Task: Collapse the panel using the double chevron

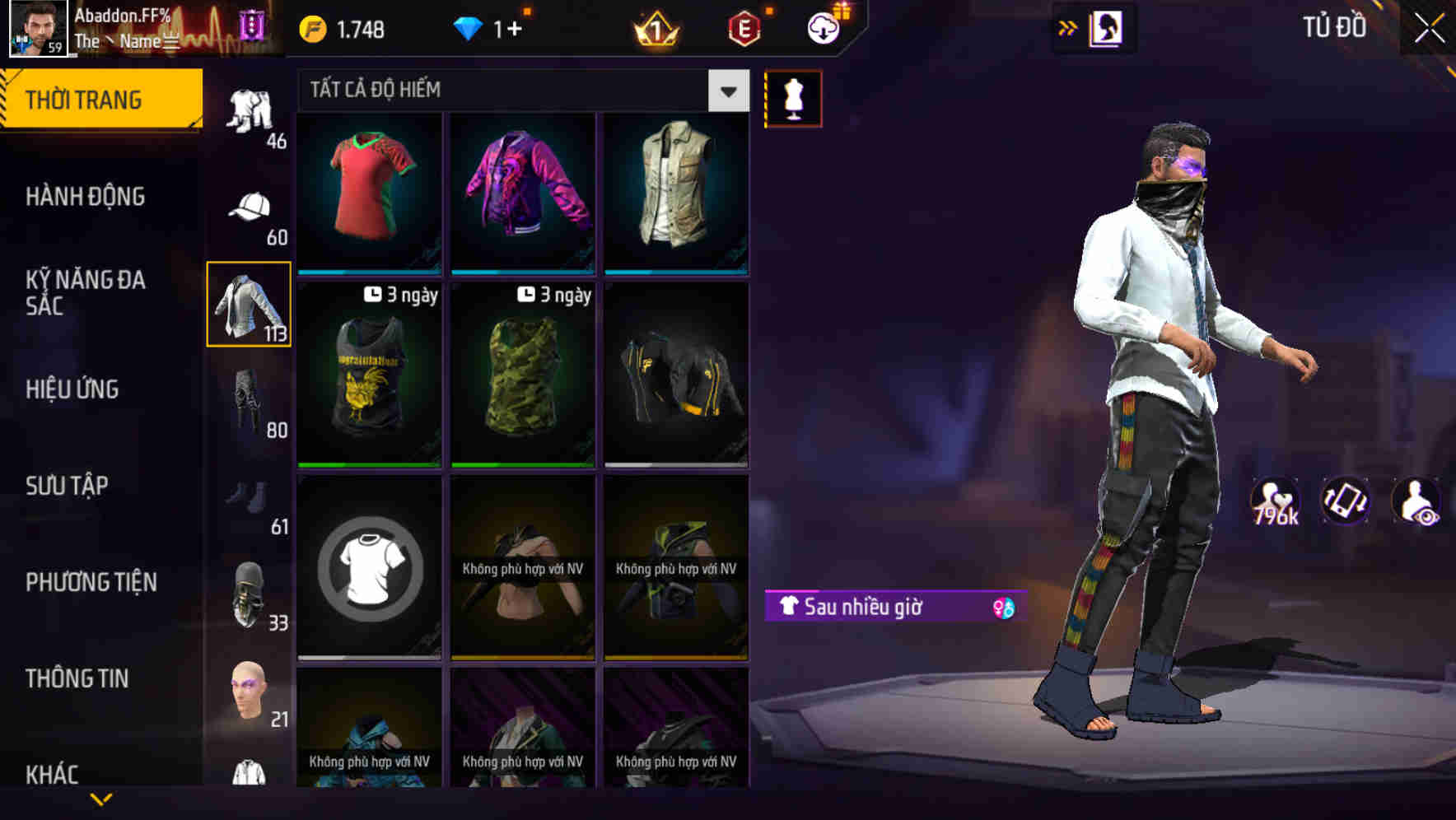Action: click(1068, 27)
